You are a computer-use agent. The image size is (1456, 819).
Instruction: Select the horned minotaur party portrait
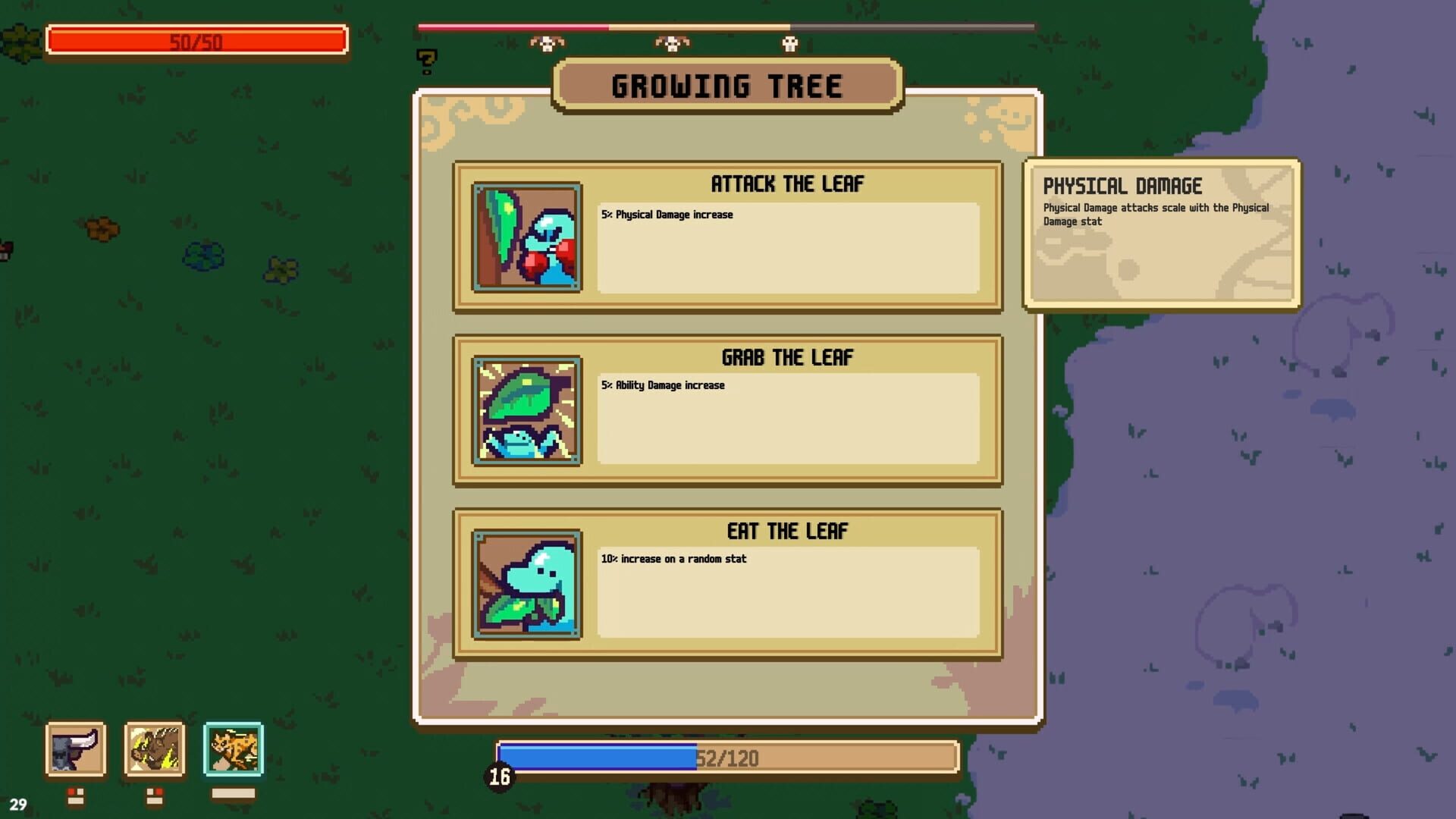pos(77,751)
